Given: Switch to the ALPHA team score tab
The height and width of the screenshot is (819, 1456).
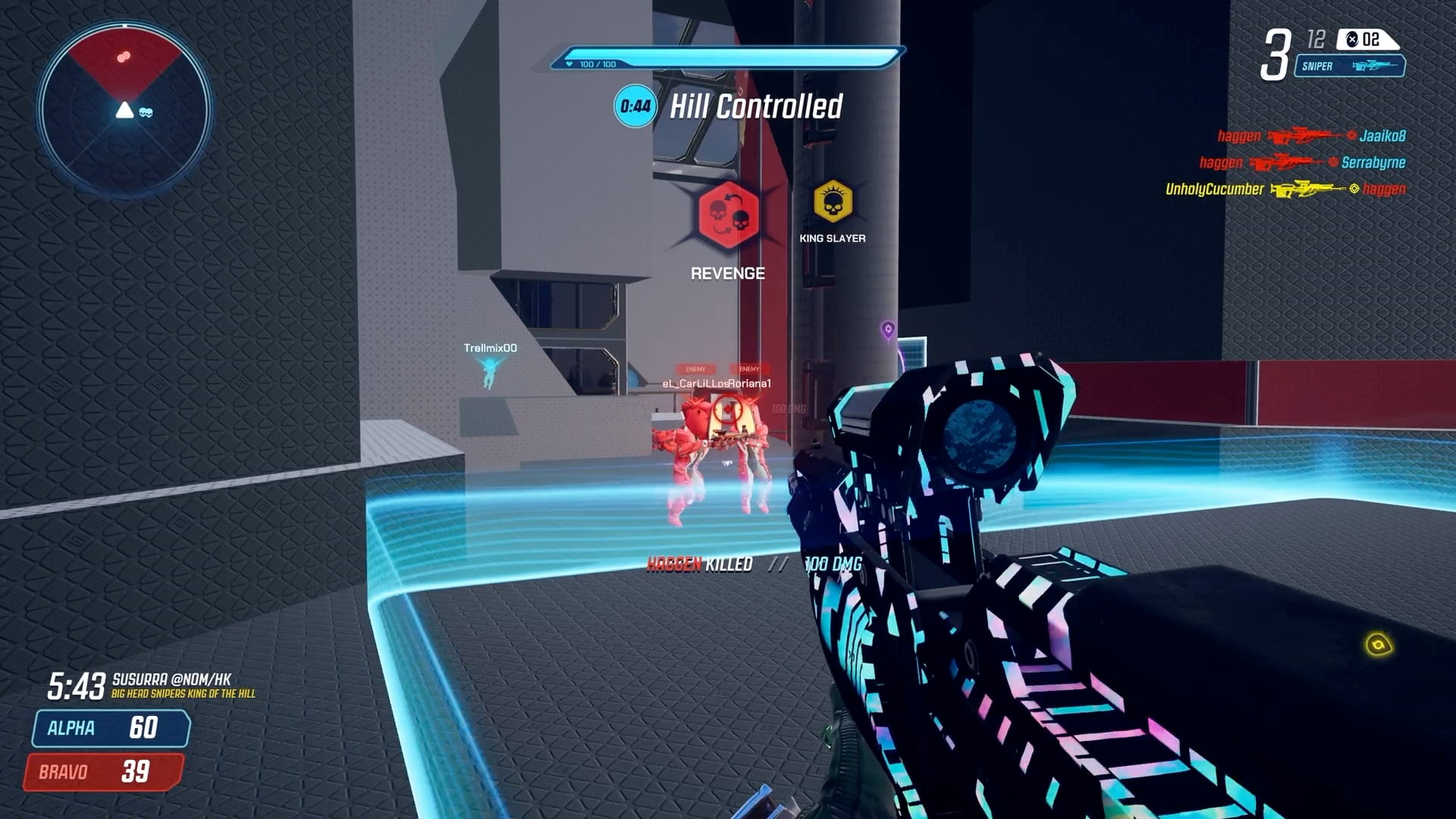Looking at the screenshot, I should point(108,729).
